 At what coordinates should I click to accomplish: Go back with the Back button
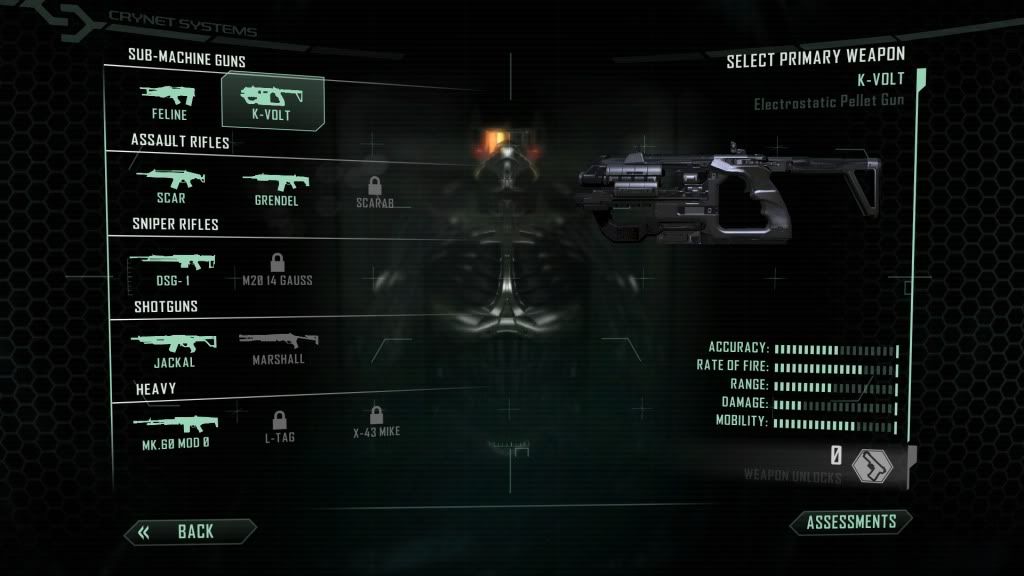189,531
